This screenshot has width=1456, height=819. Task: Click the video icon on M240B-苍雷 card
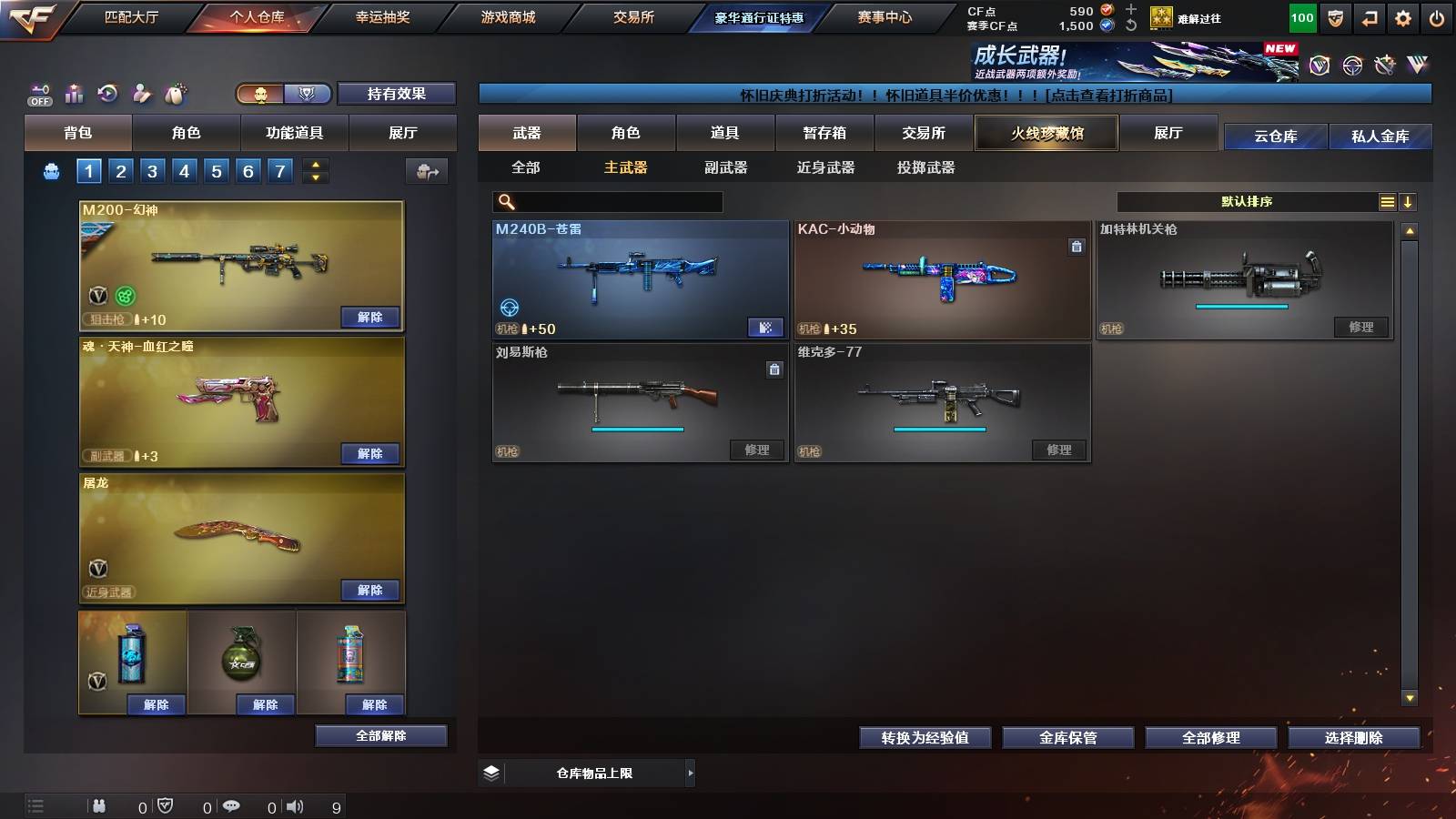[767, 327]
